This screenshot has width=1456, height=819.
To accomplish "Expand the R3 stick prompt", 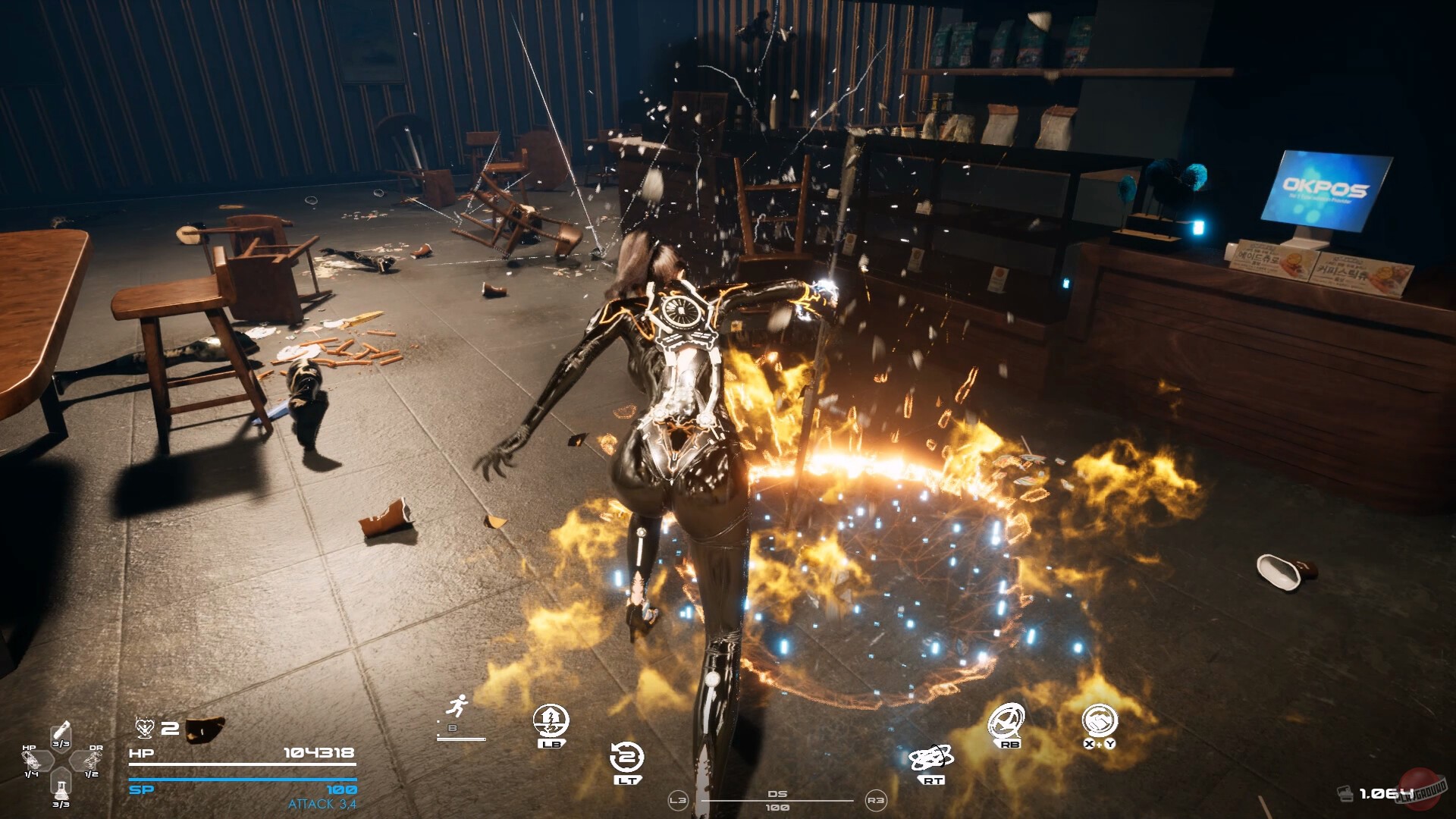I will click(x=876, y=801).
